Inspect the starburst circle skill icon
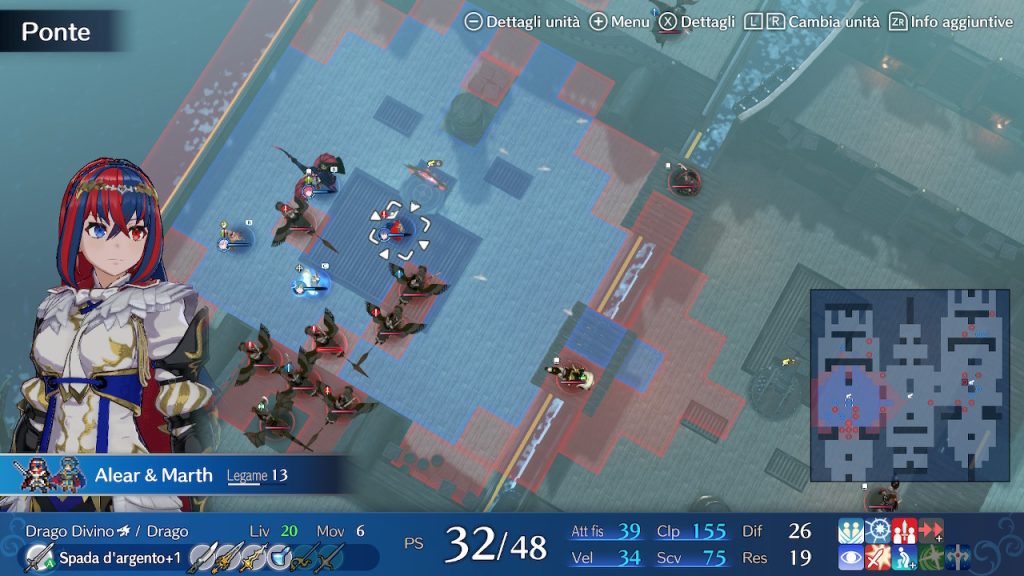The width and height of the screenshot is (1024, 576). click(x=878, y=531)
